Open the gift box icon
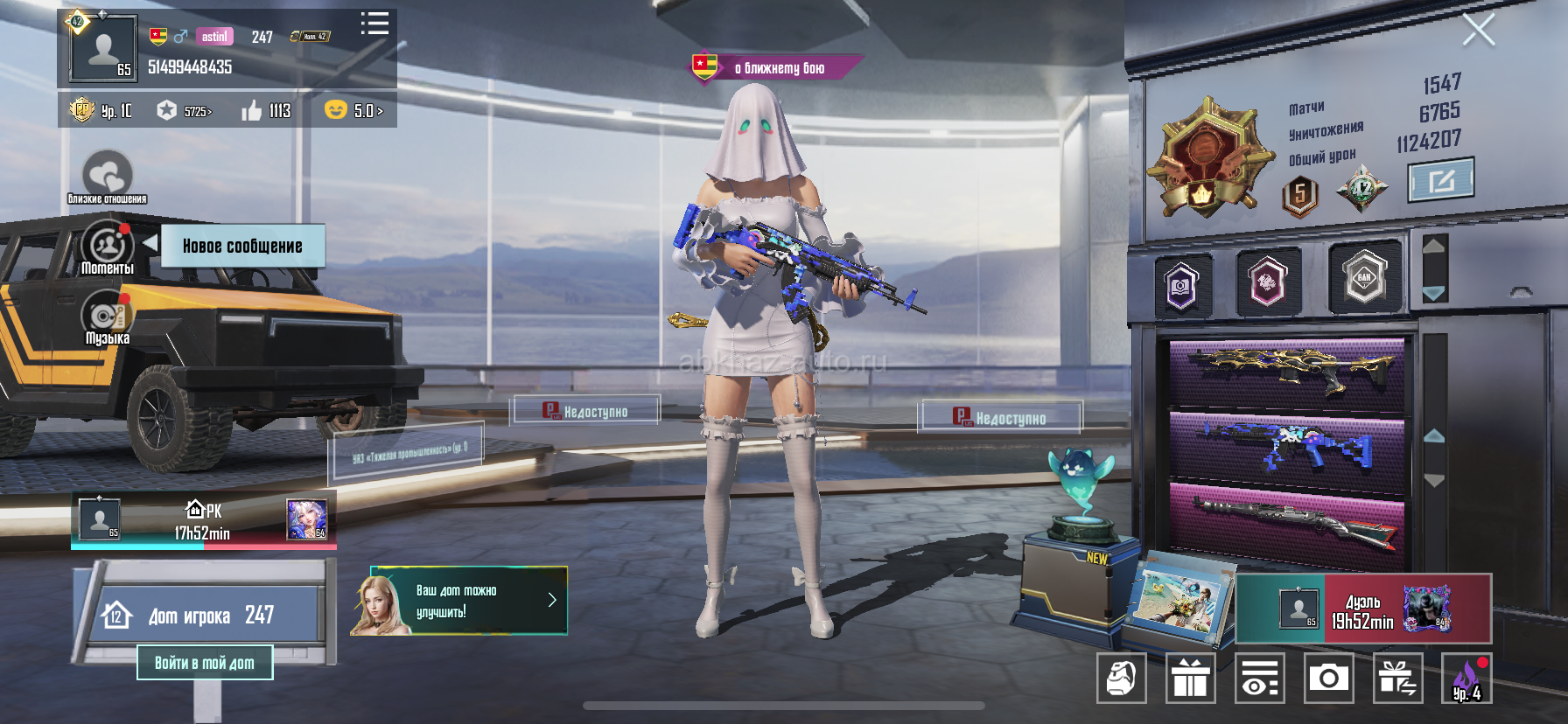Viewport: 1568px width, 724px height. [1190, 678]
